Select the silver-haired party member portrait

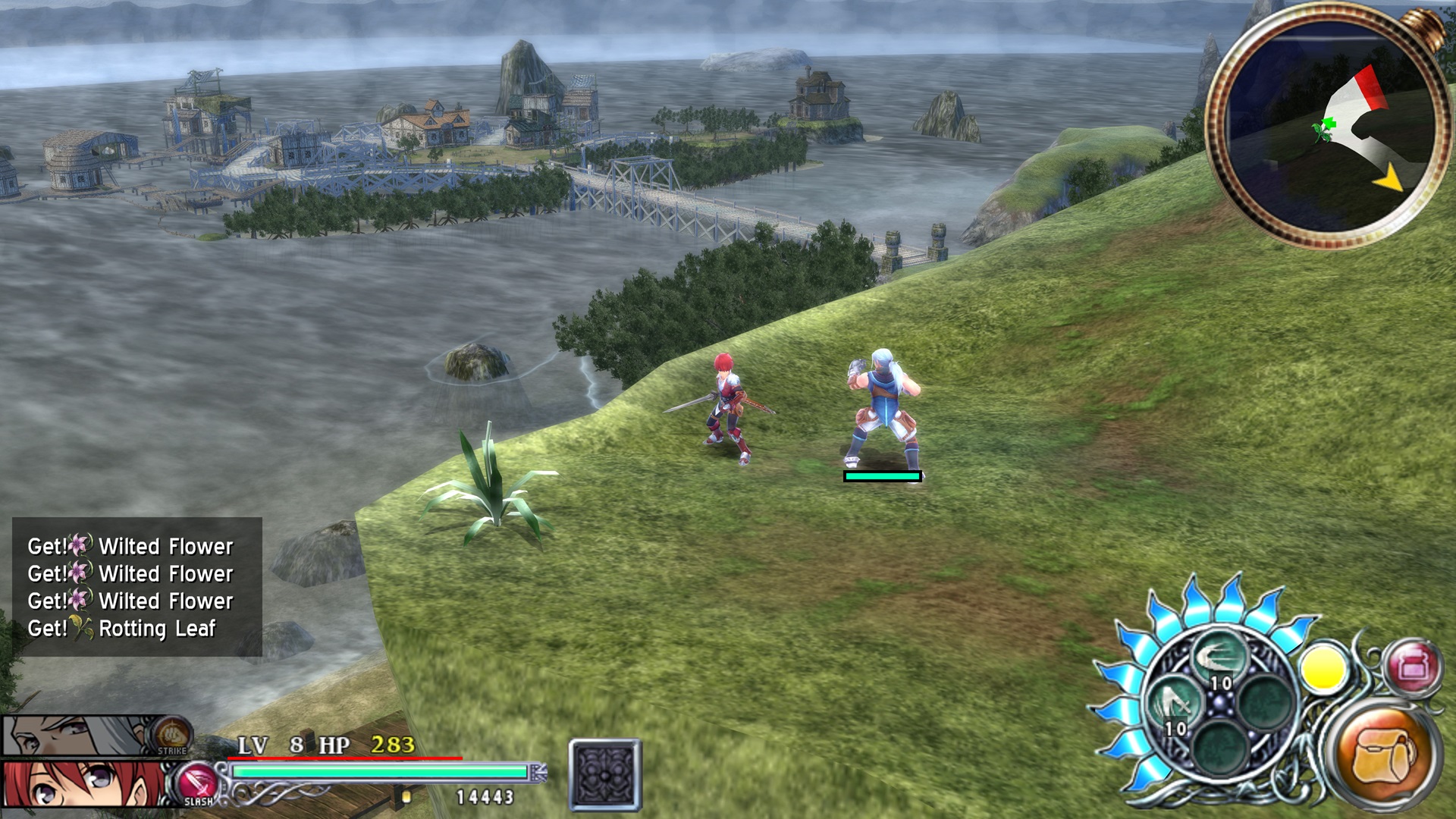(76, 736)
